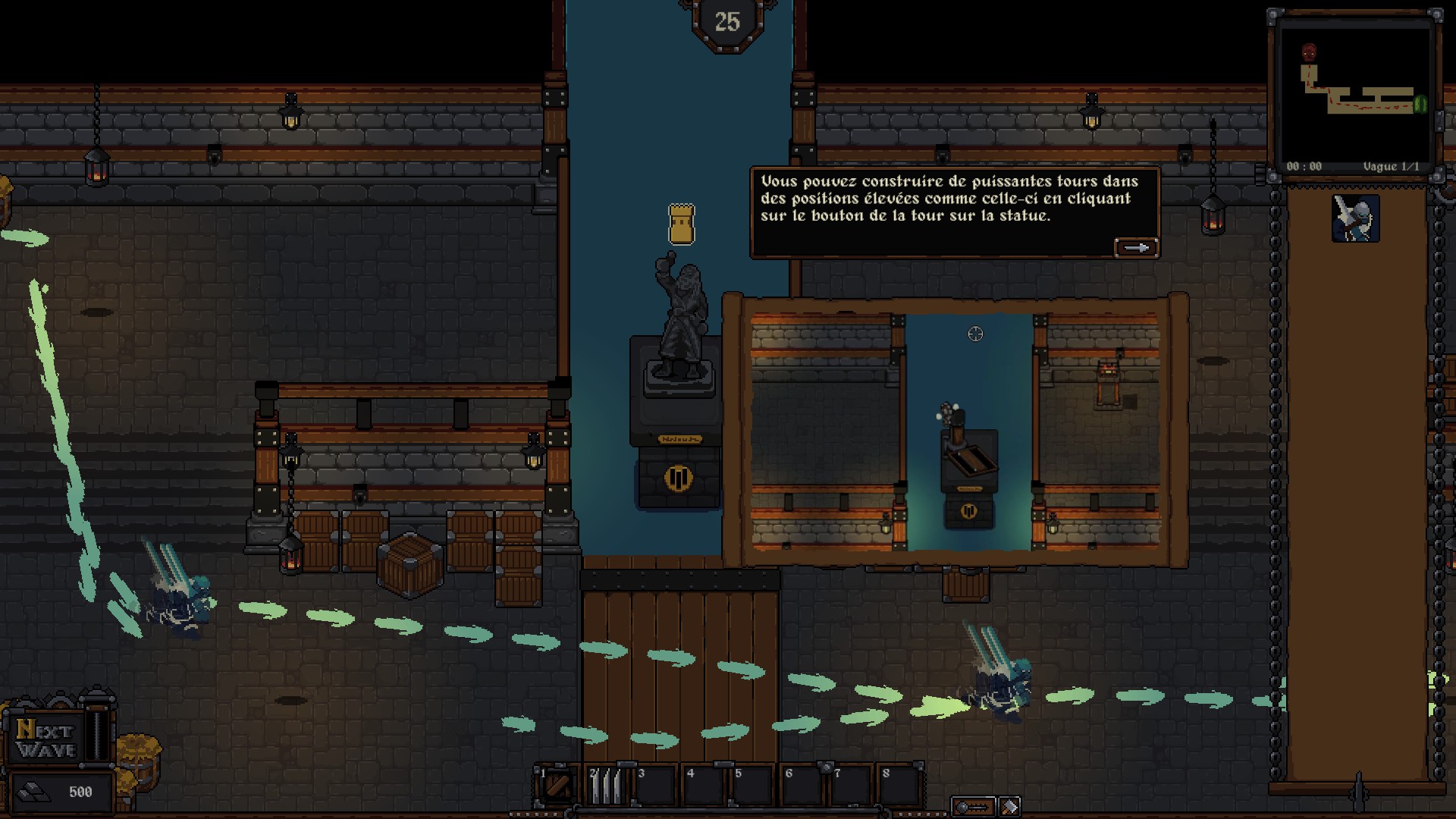Select the spike trap in slot 2

[x=606, y=786]
